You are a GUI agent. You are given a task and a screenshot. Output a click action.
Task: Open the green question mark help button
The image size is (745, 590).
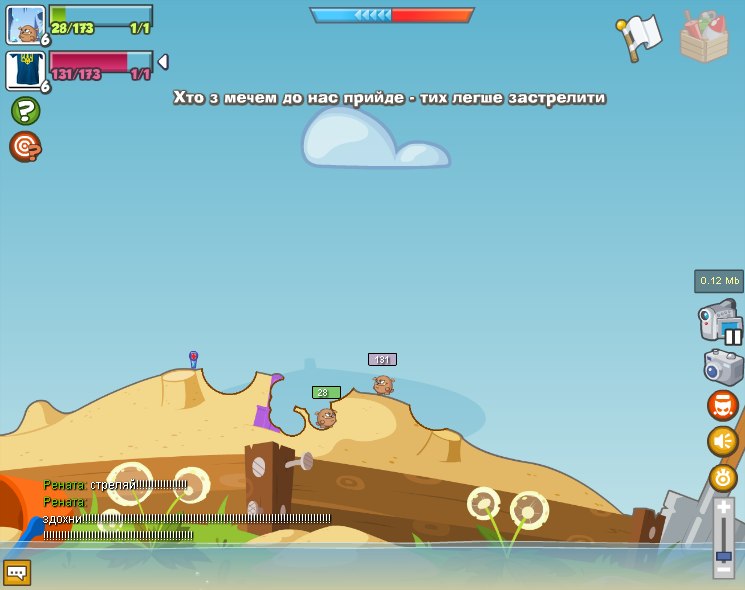click(x=25, y=110)
